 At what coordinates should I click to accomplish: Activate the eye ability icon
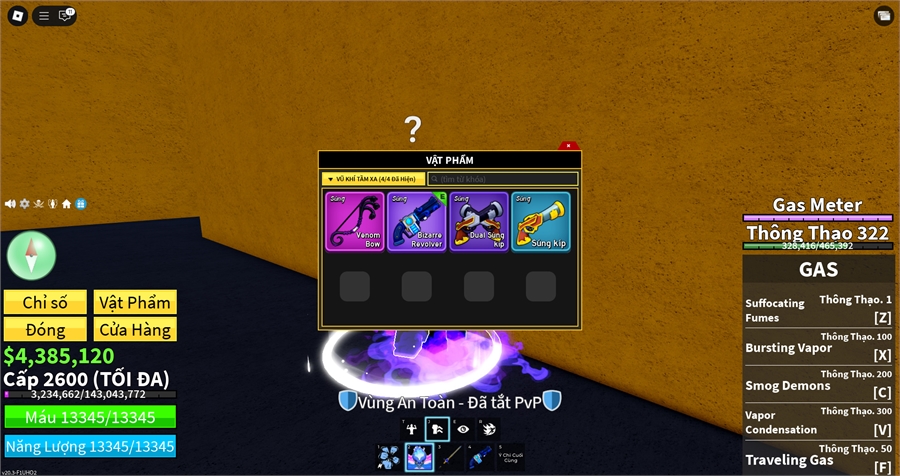(462, 429)
